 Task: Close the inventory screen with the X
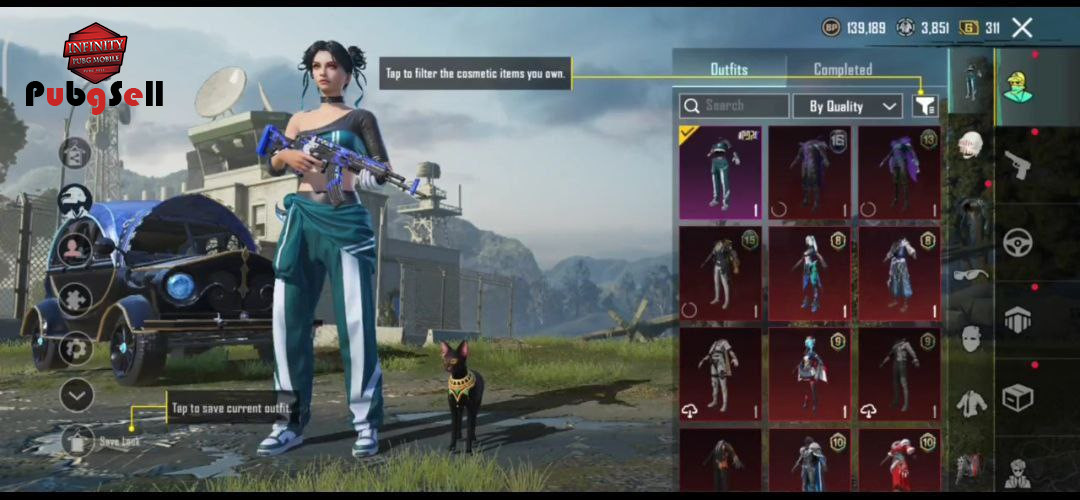click(x=1021, y=28)
